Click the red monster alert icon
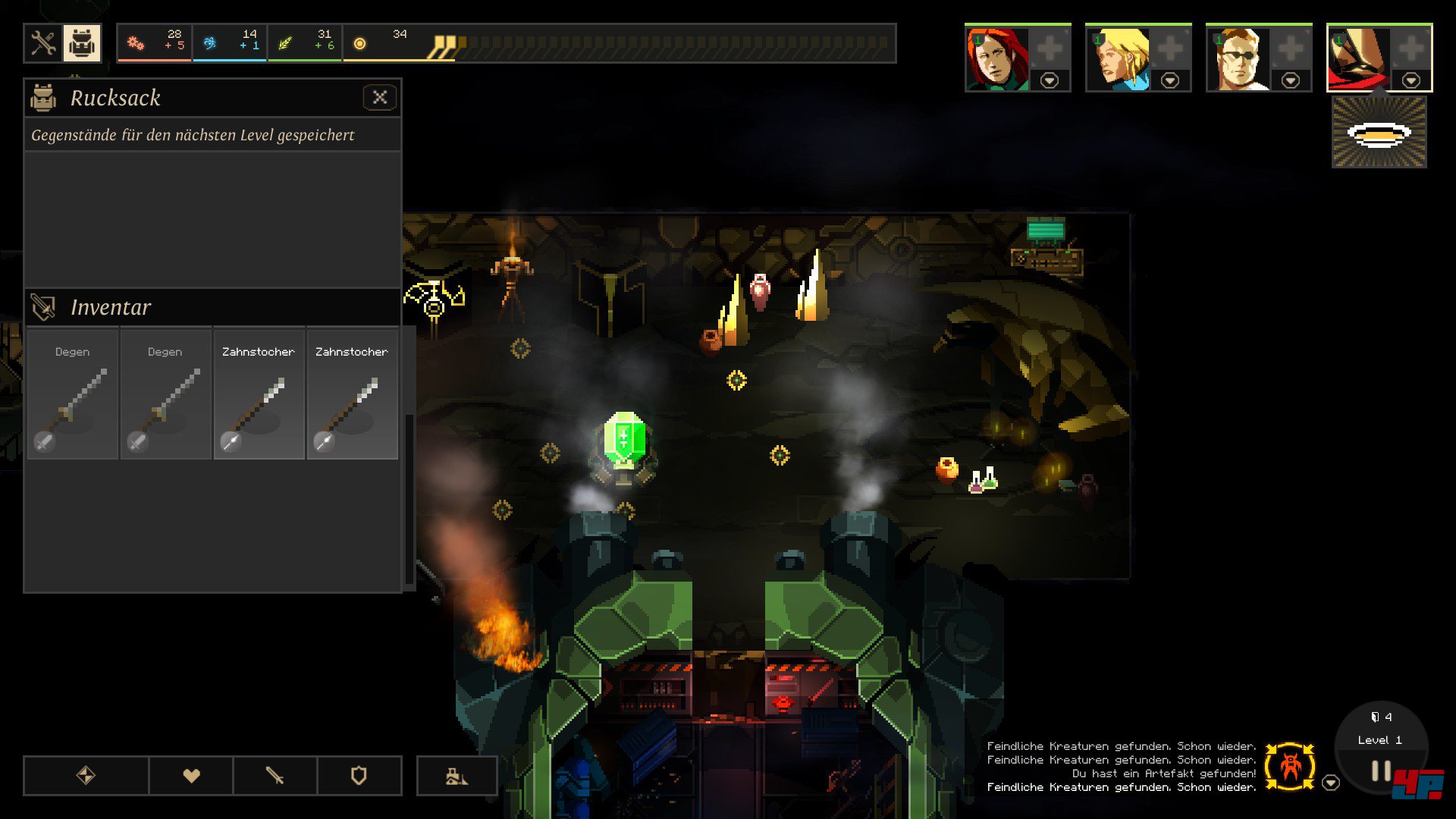This screenshot has height=819, width=1456. [1290, 767]
